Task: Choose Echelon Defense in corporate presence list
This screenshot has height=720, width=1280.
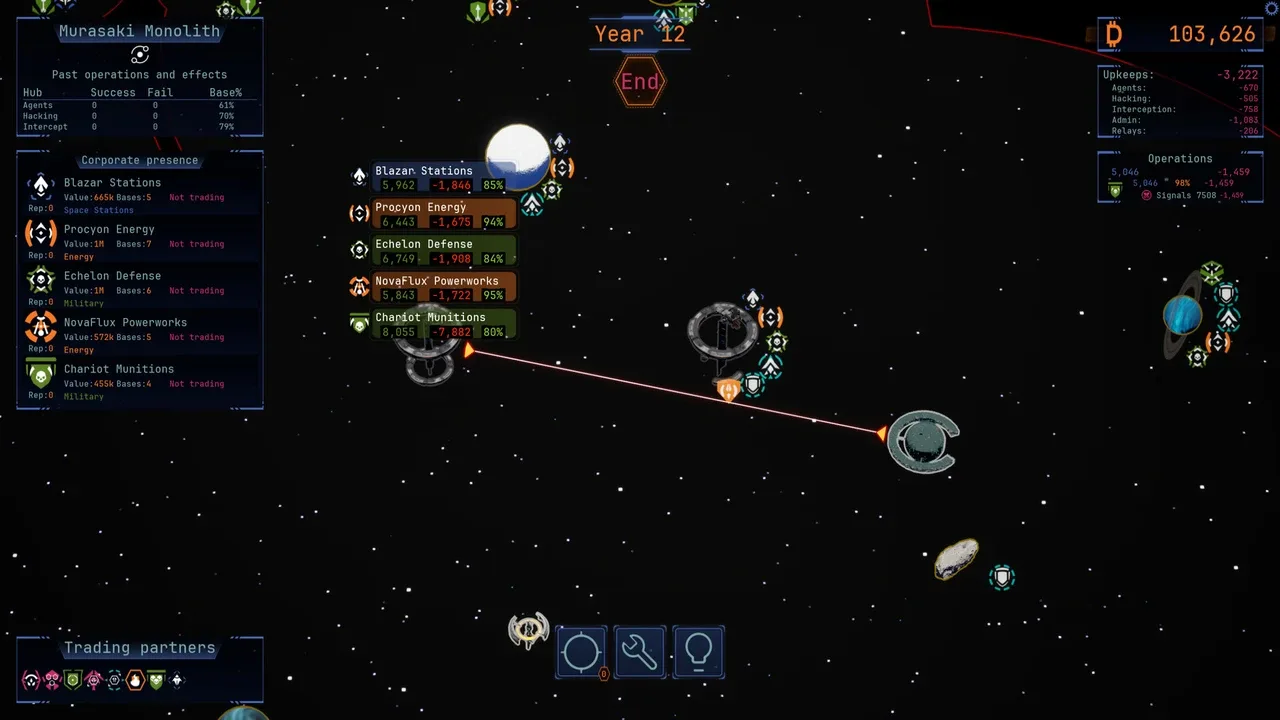Action: pos(112,276)
